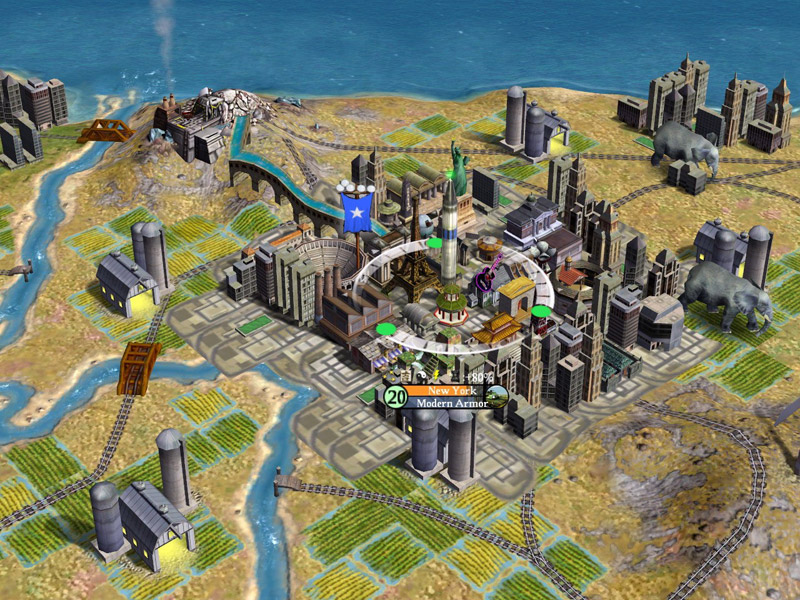
Task: Click New York's population 20 badge
Action: pyautogui.click(x=393, y=397)
